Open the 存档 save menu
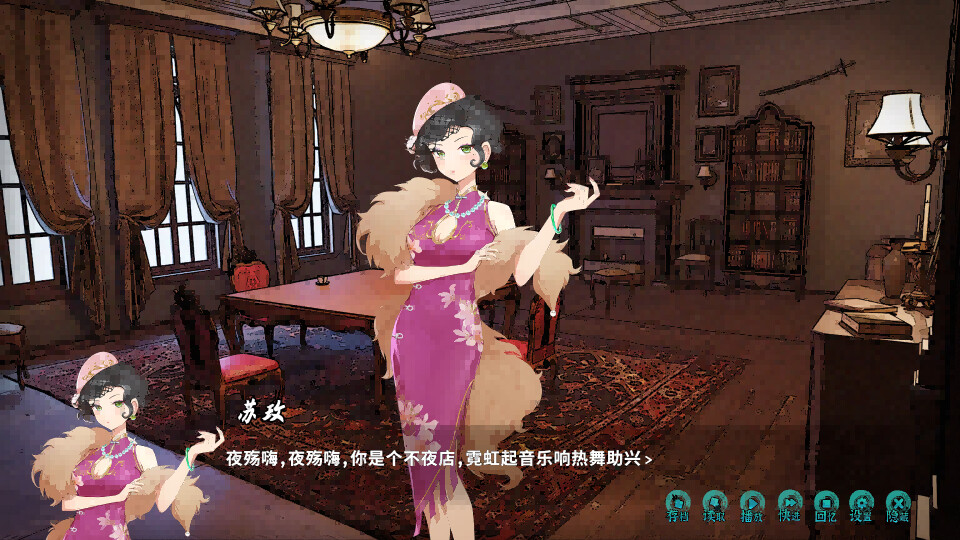960x540 pixels. (678, 506)
